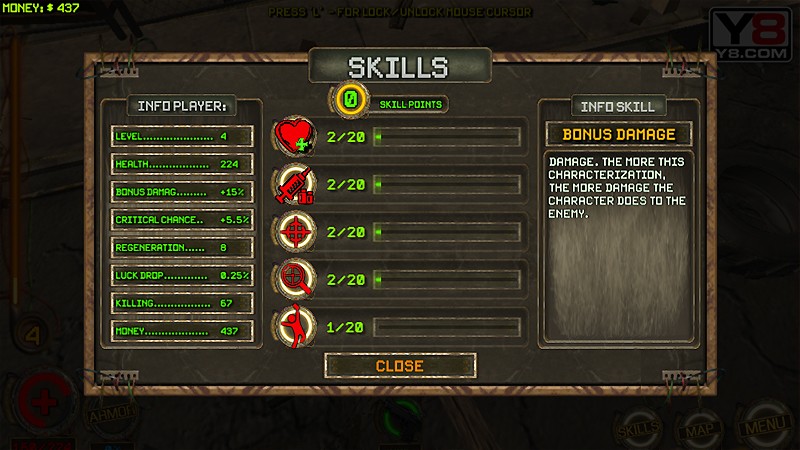Choose the crosshair critical chance skill
Screen dimensions: 800x450
[296, 231]
